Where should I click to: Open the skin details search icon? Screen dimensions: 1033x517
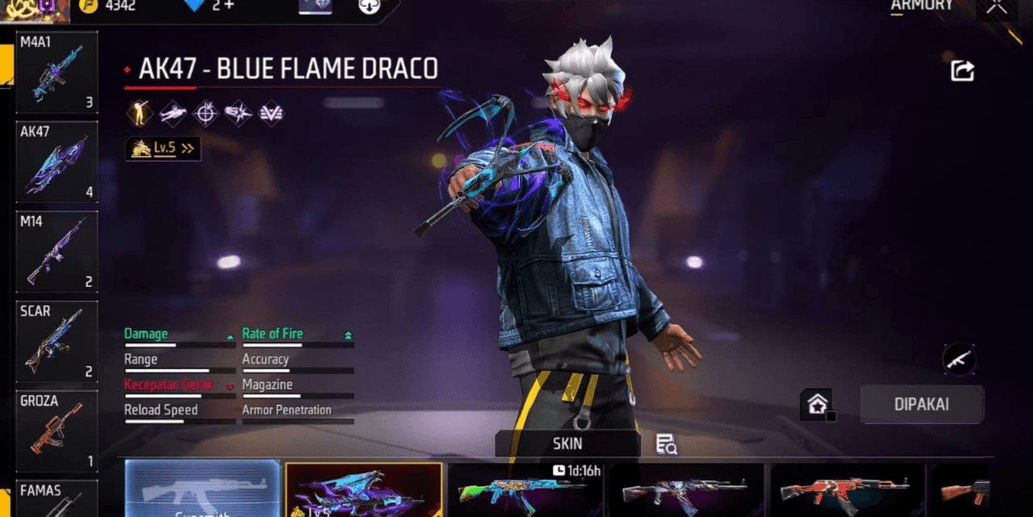[x=666, y=445]
